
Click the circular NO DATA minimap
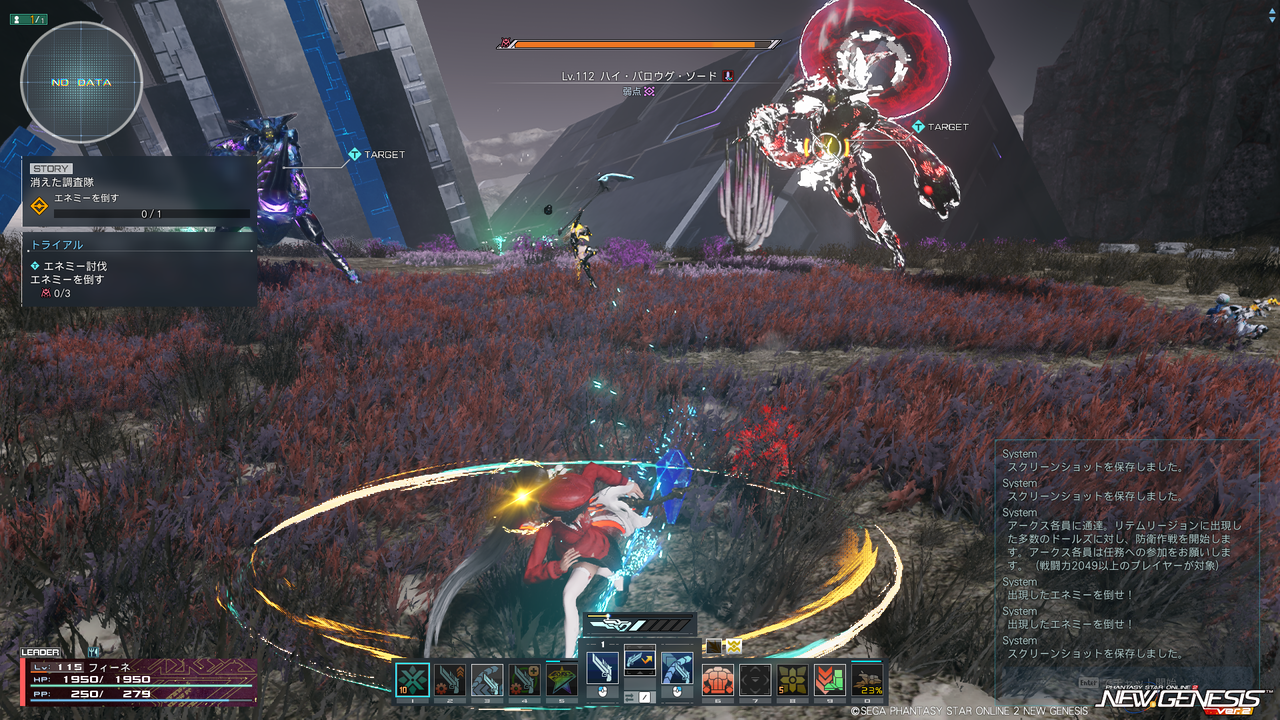tap(81, 82)
